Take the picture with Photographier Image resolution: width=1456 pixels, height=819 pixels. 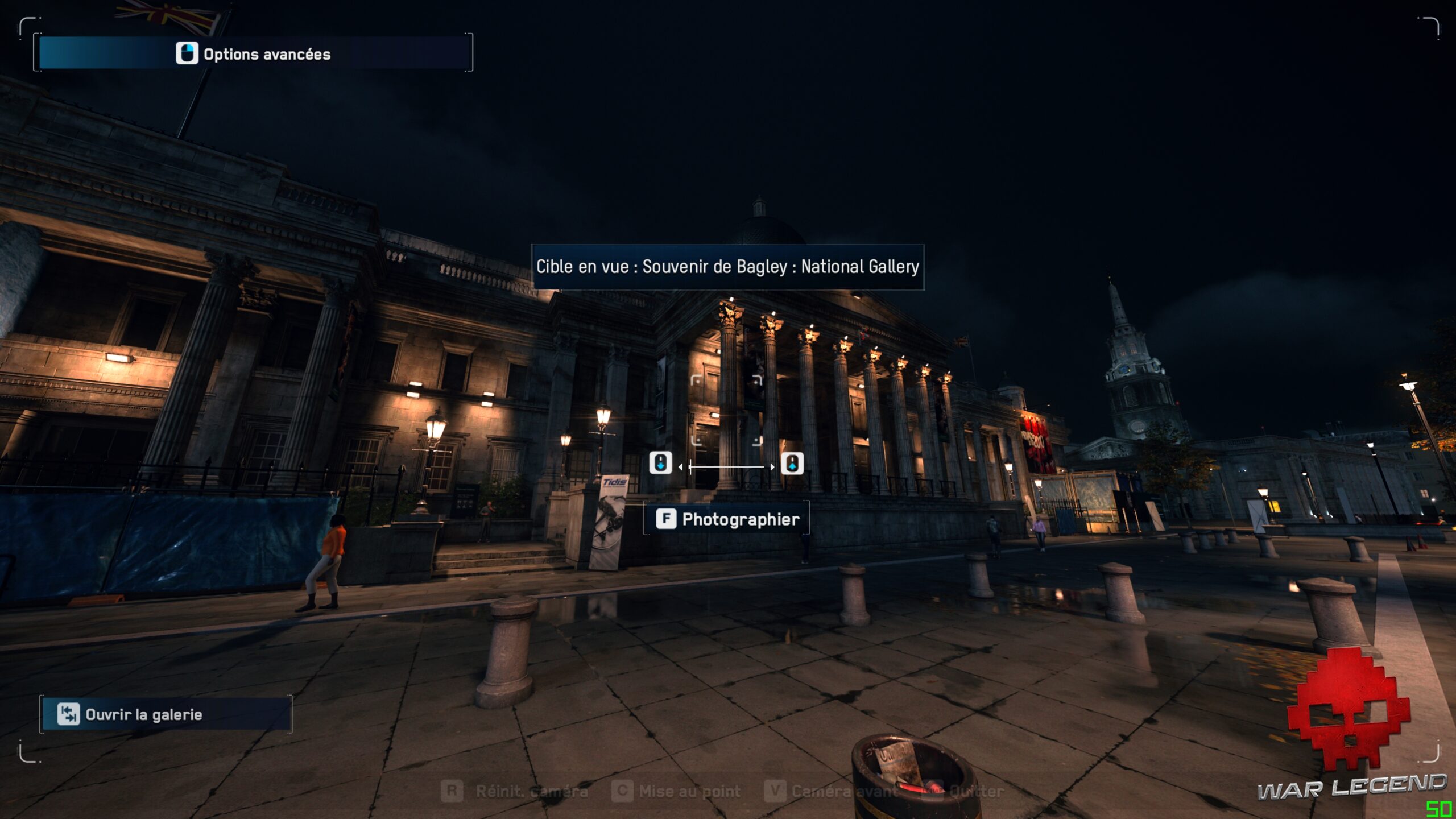[727, 519]
